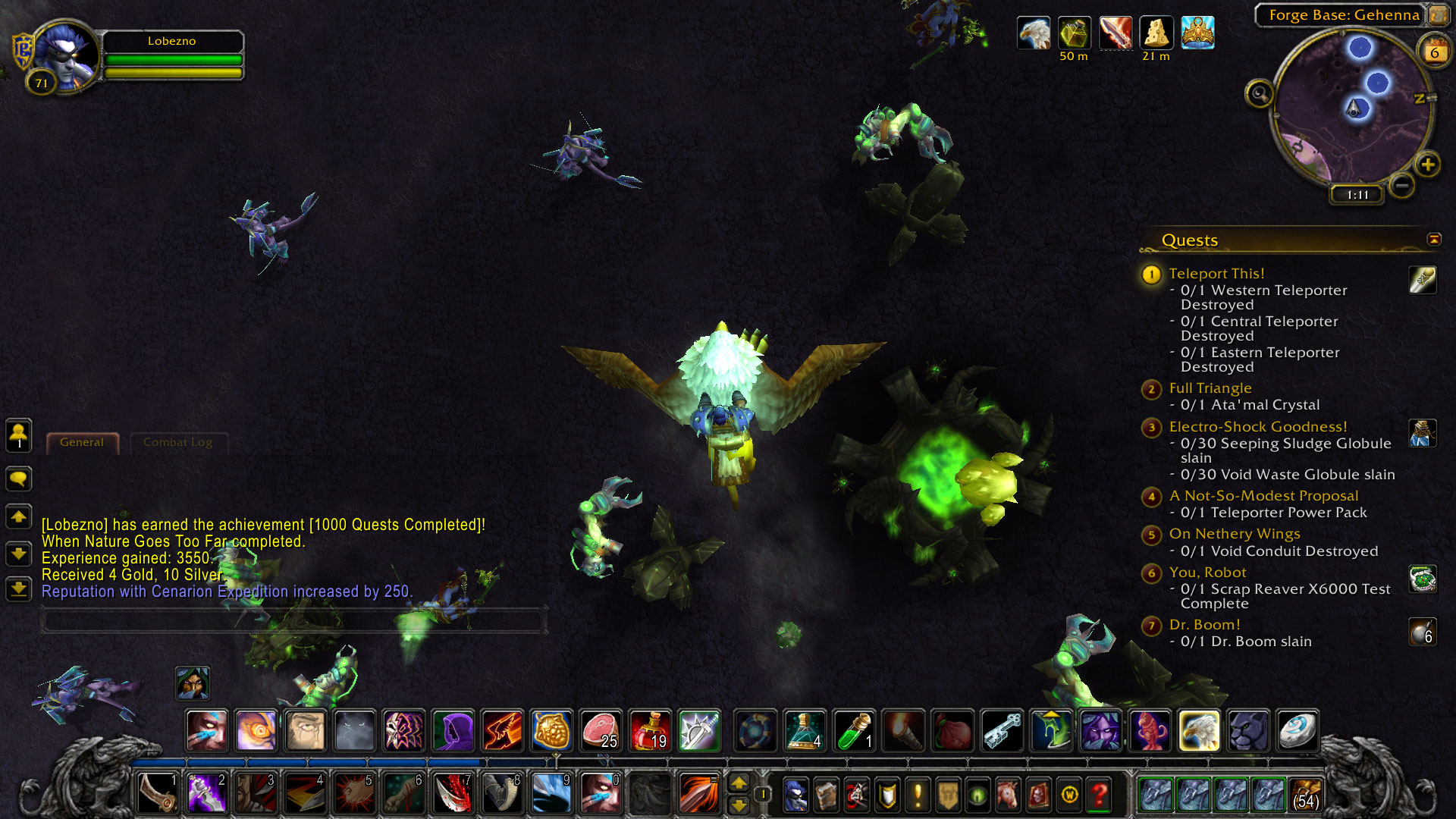Screen dimensions: 1456x819
Task: Click the minimap tracking magnifying glass
Action: 1260,94
